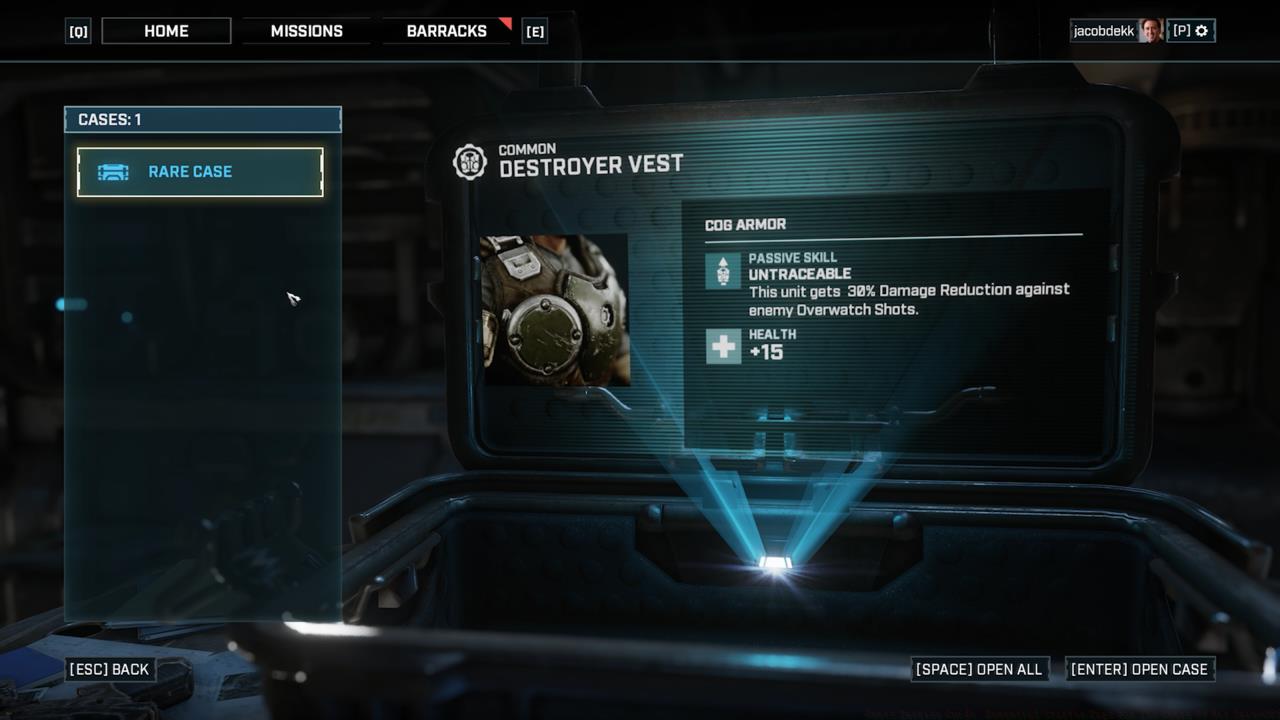1280x720 pixels.
Task: Open the settings gear menu
Action: pyautogui.click(x=1201, y=31)
